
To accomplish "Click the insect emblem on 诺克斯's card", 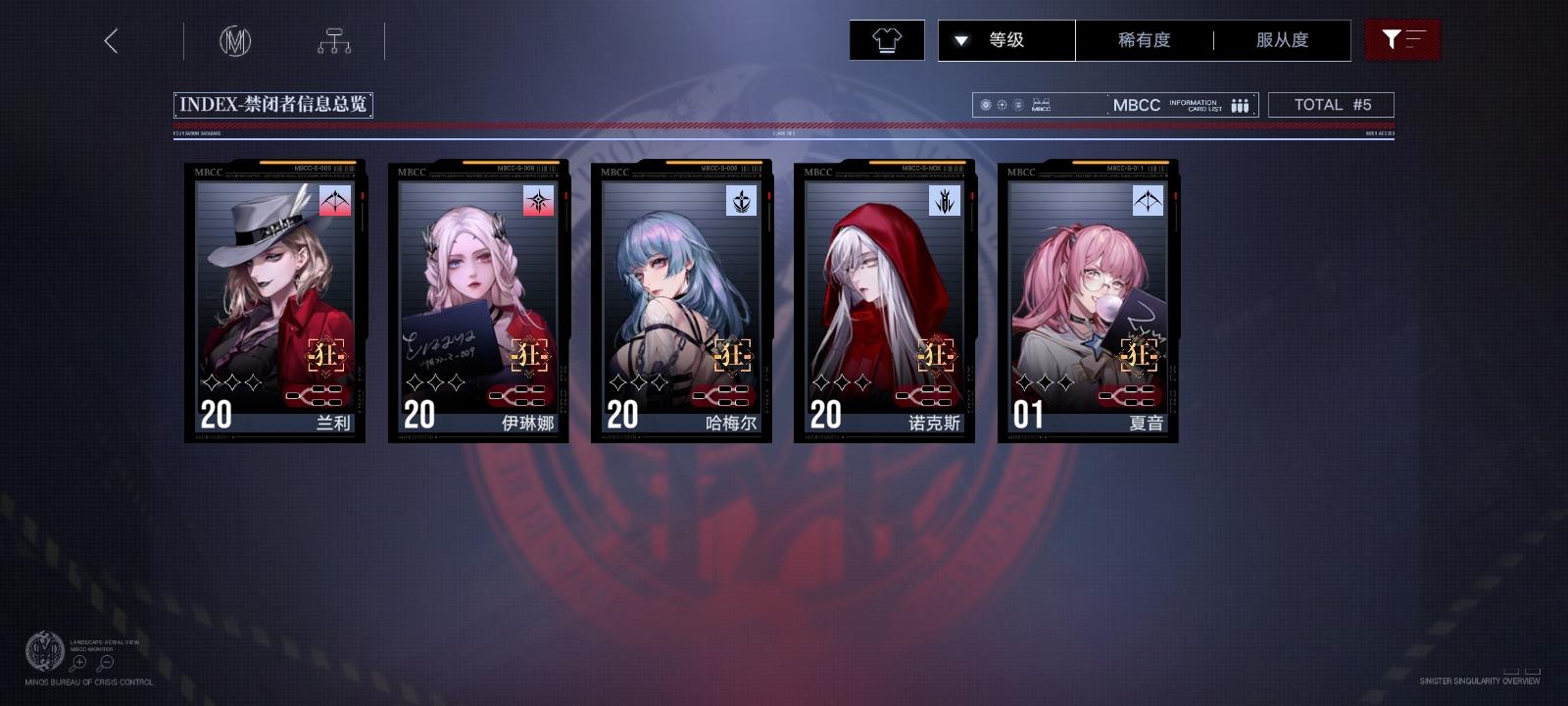I will click(944, 203).
